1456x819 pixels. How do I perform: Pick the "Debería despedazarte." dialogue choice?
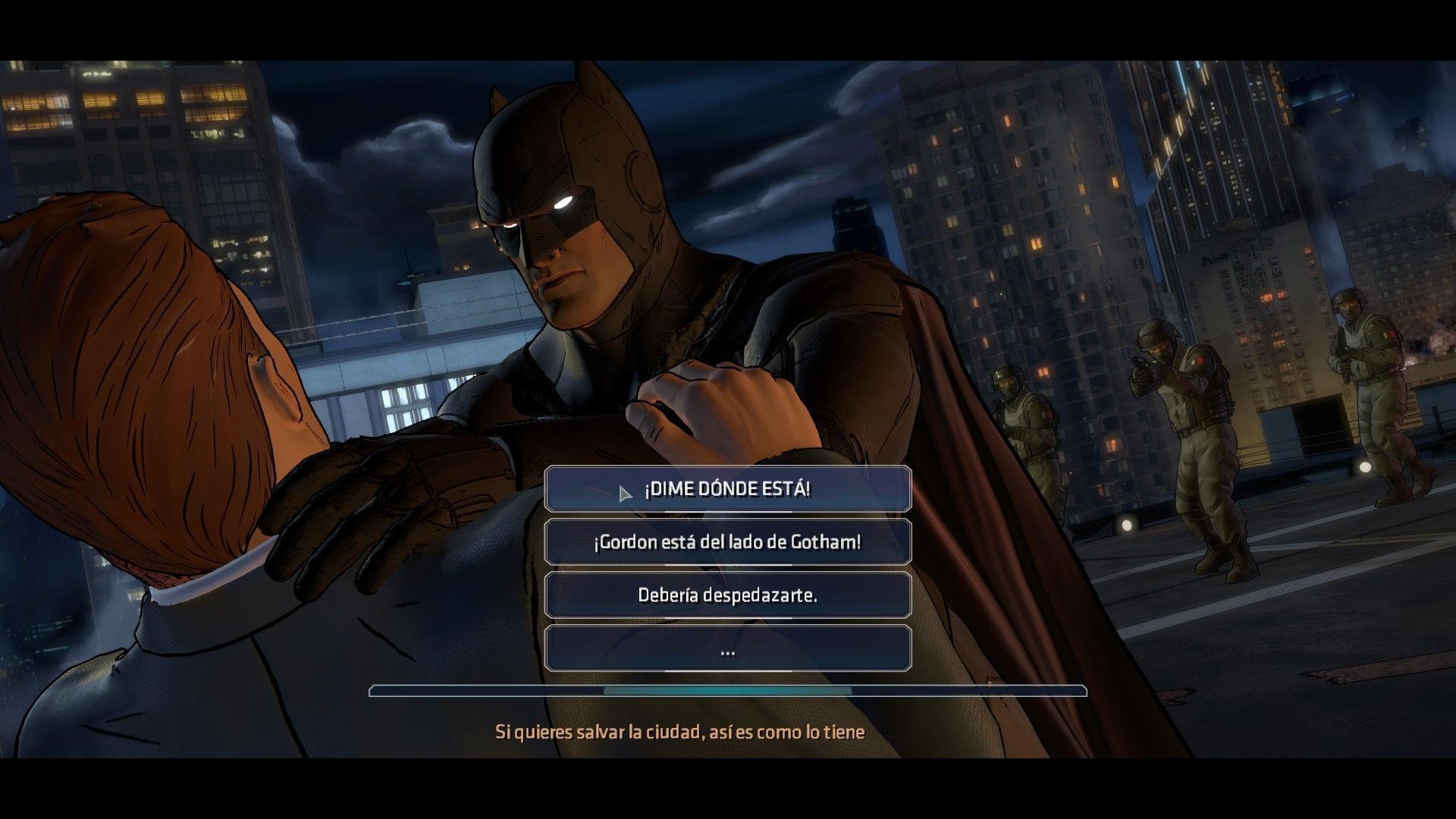[726, 596]
